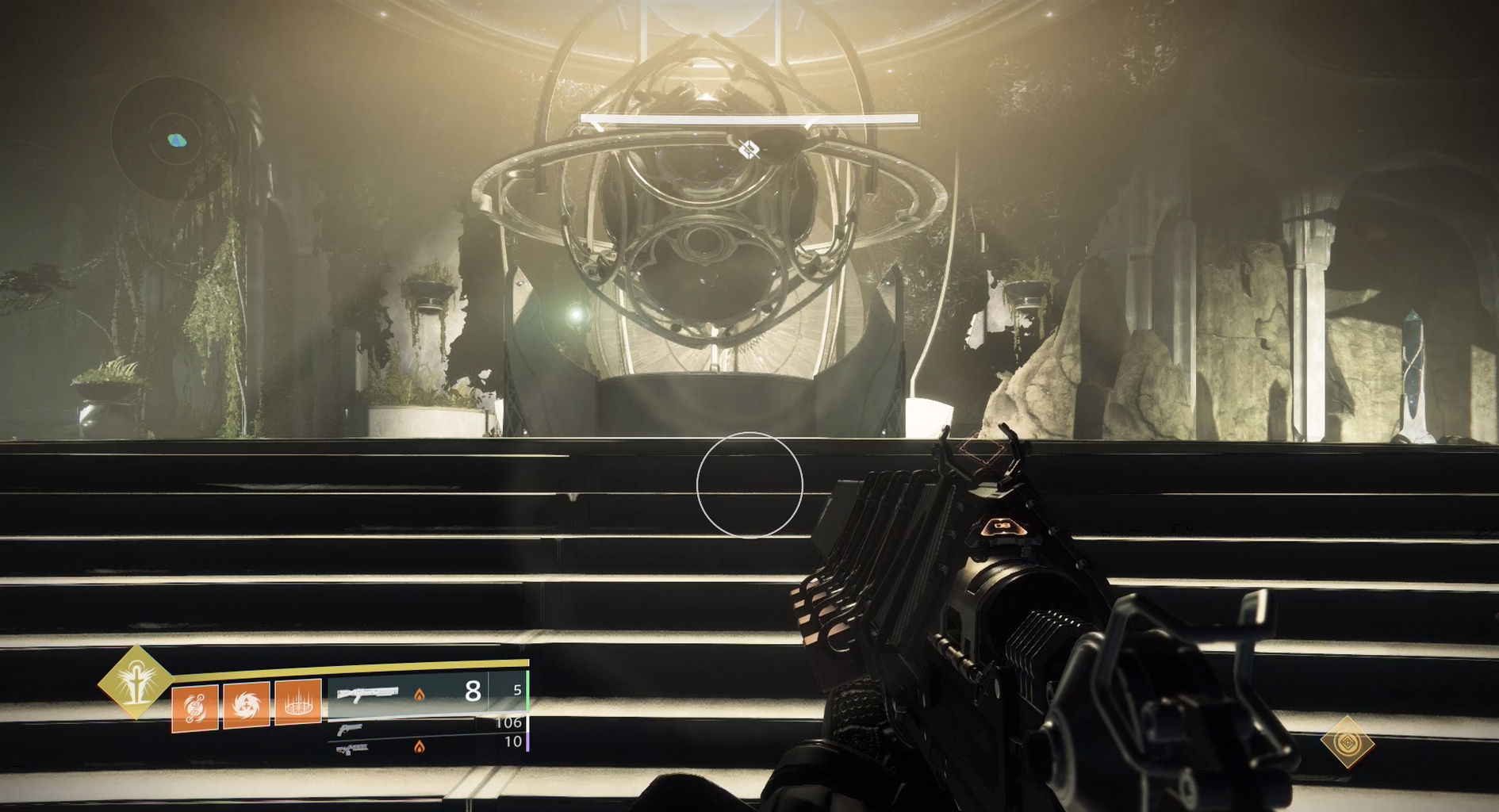Click the green ammo reserve bar beside the count
Viewport: 1499px width, 812px height.
[527, 691]
